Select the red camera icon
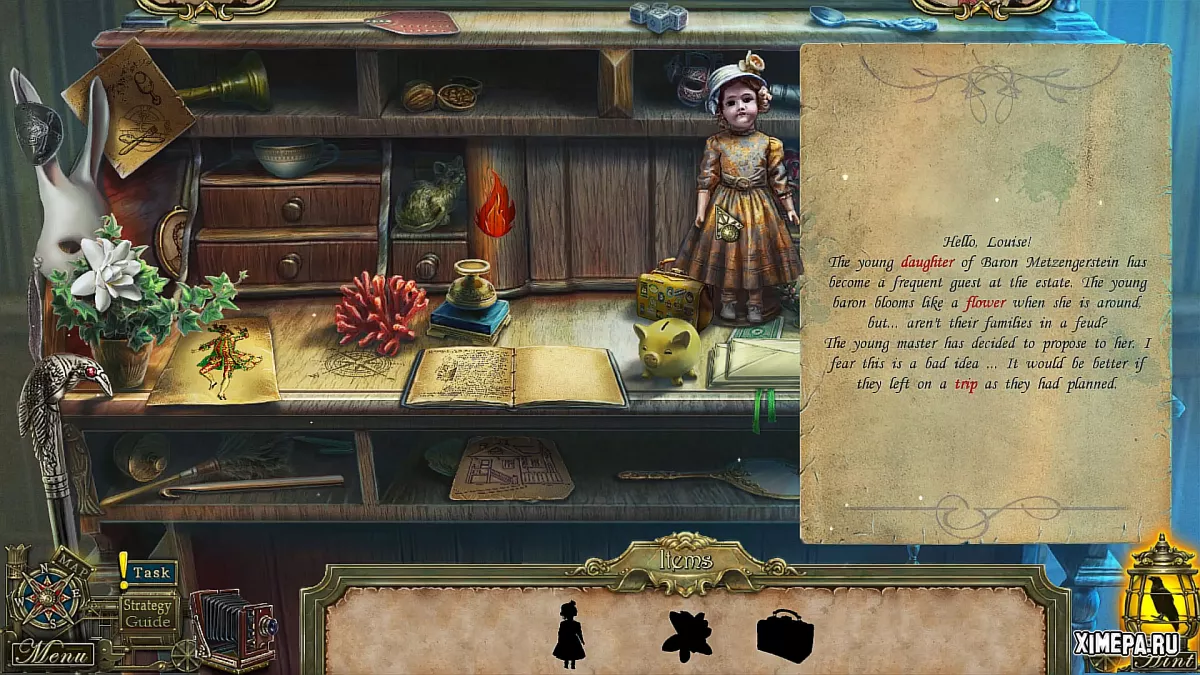Viewport: 1200px width, 675px height. (x=231, y=626)
